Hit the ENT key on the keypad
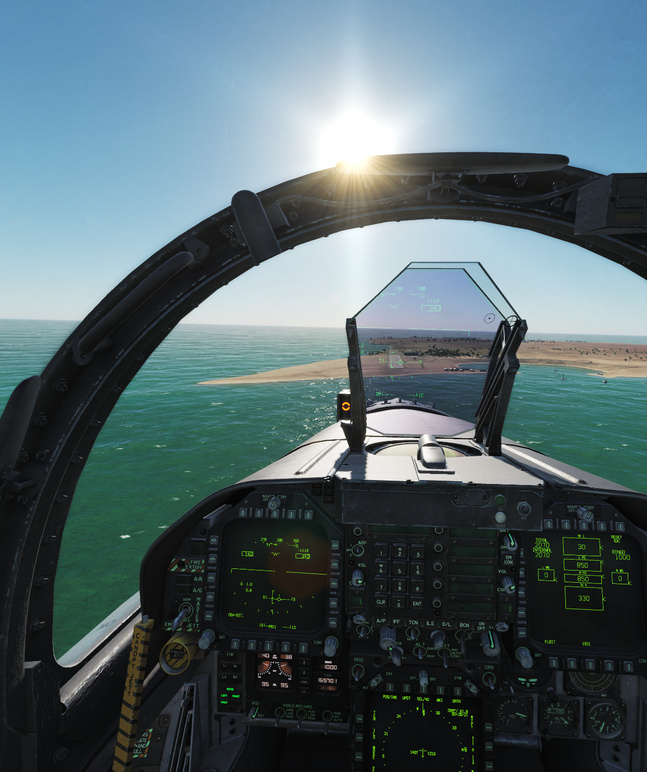 [x=417, y=603]
